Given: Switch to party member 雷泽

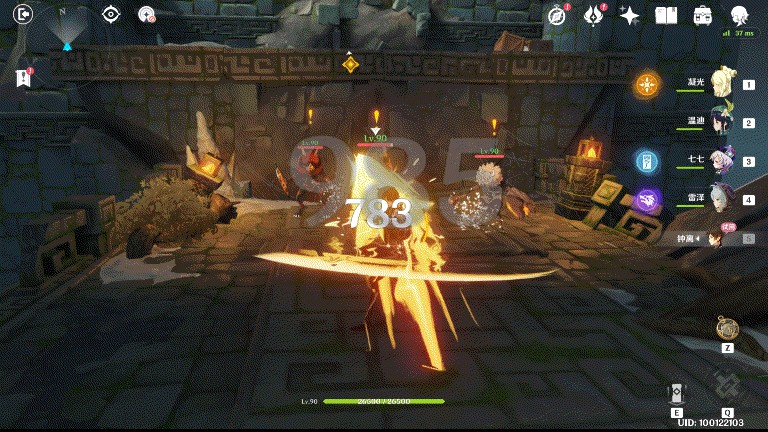Looking at the screenshot, I should 723,199.
